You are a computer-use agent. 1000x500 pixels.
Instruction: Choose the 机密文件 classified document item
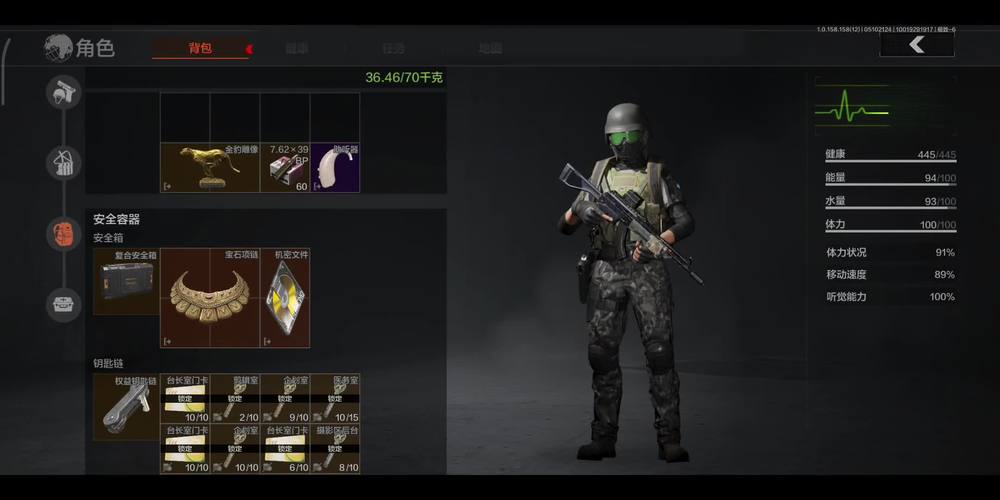point(285,298)
